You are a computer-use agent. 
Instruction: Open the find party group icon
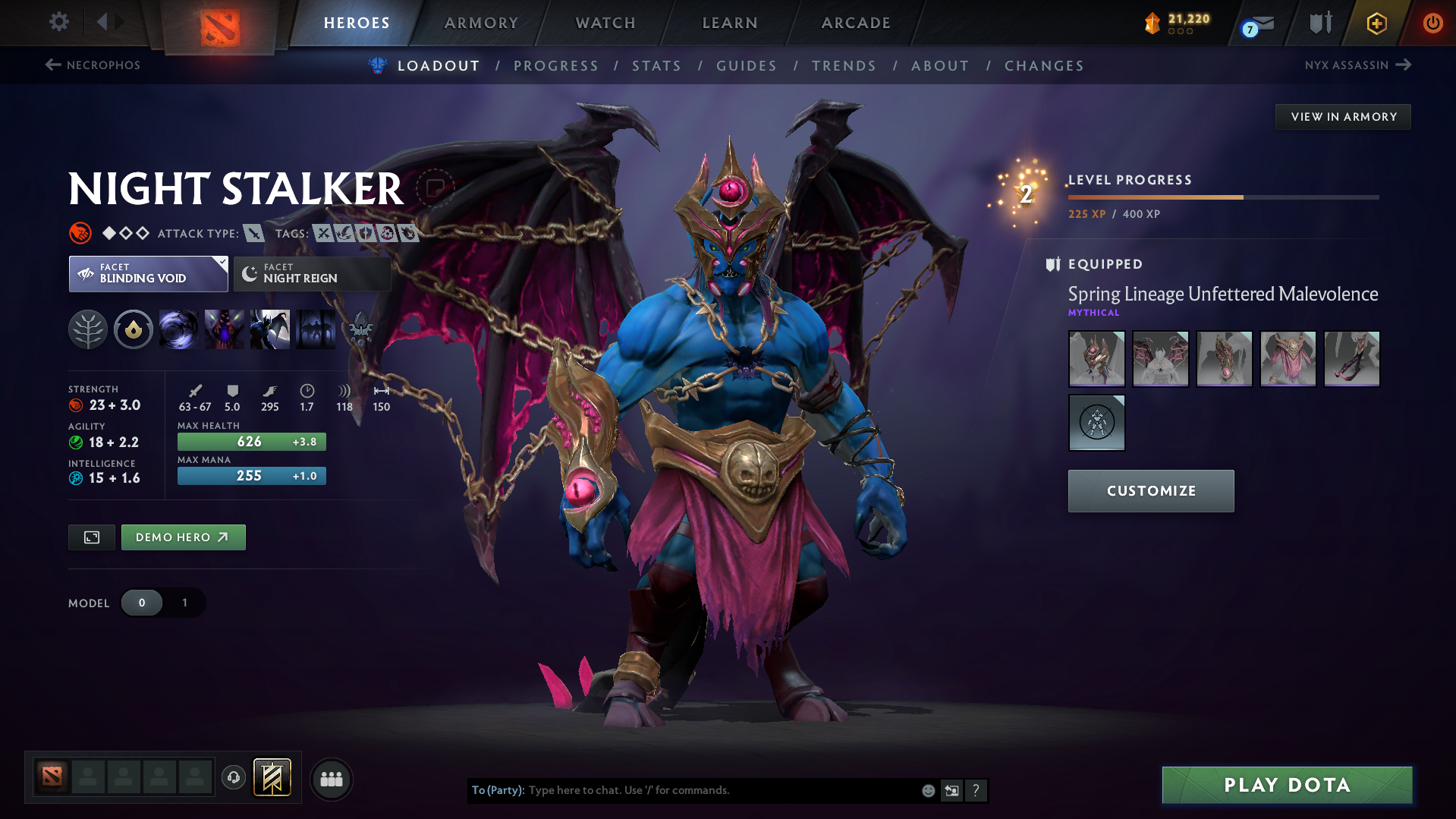tap(332, 779)
